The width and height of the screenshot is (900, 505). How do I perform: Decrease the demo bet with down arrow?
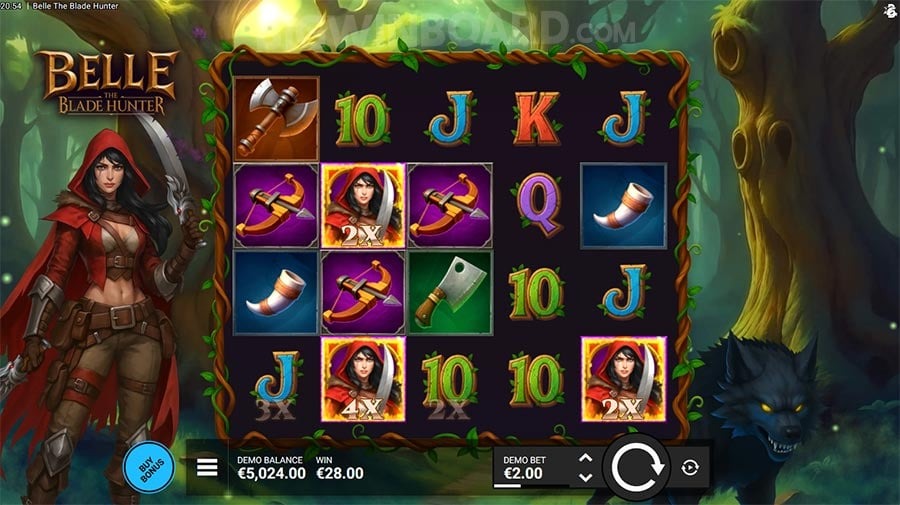click(x=586, y=477)
